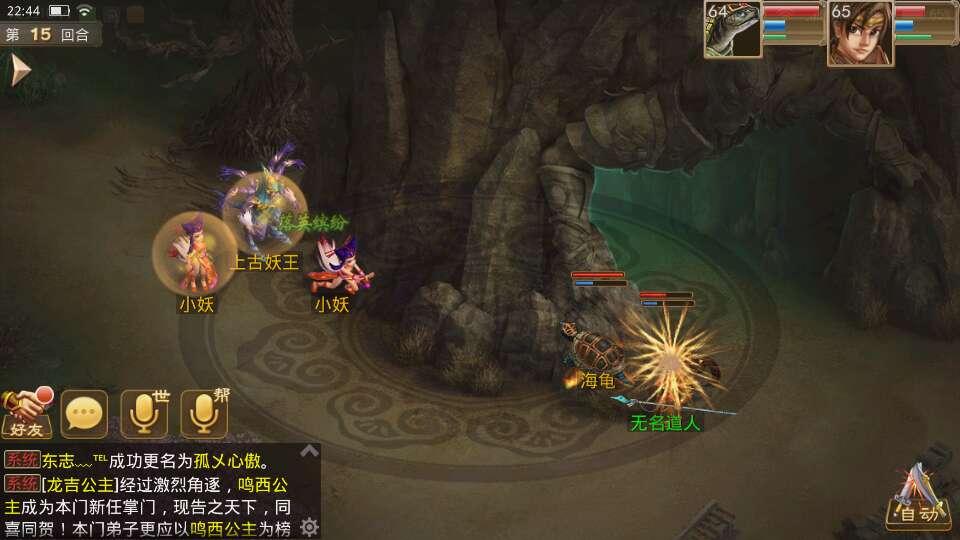This screenshot has height=540, width=960.
Task: Open chat settings gear icon
Action: click(310, 526)
